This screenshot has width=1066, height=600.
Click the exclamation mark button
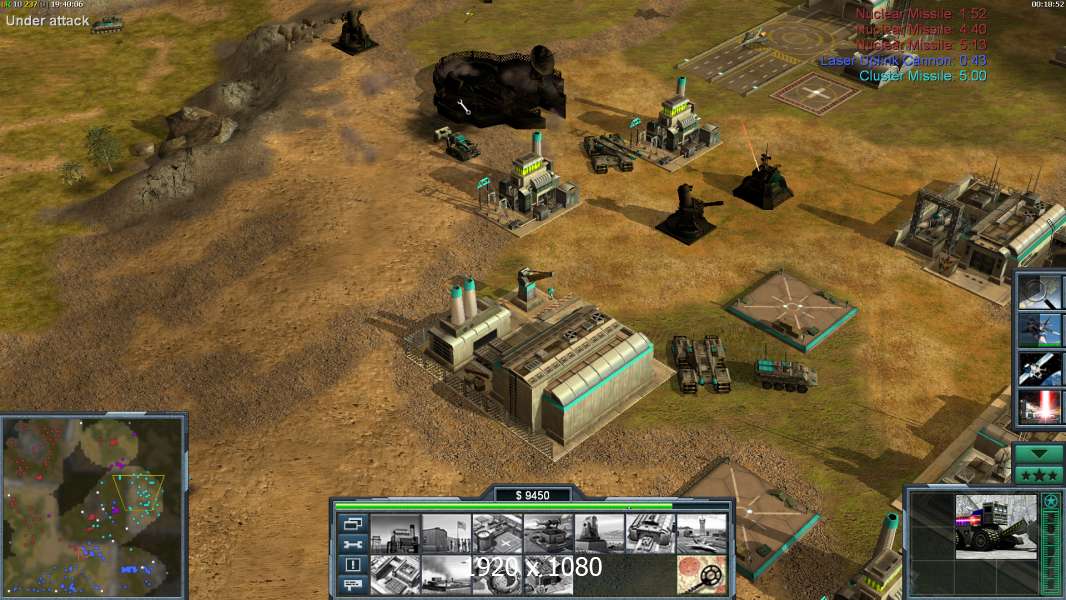[353, 565]
